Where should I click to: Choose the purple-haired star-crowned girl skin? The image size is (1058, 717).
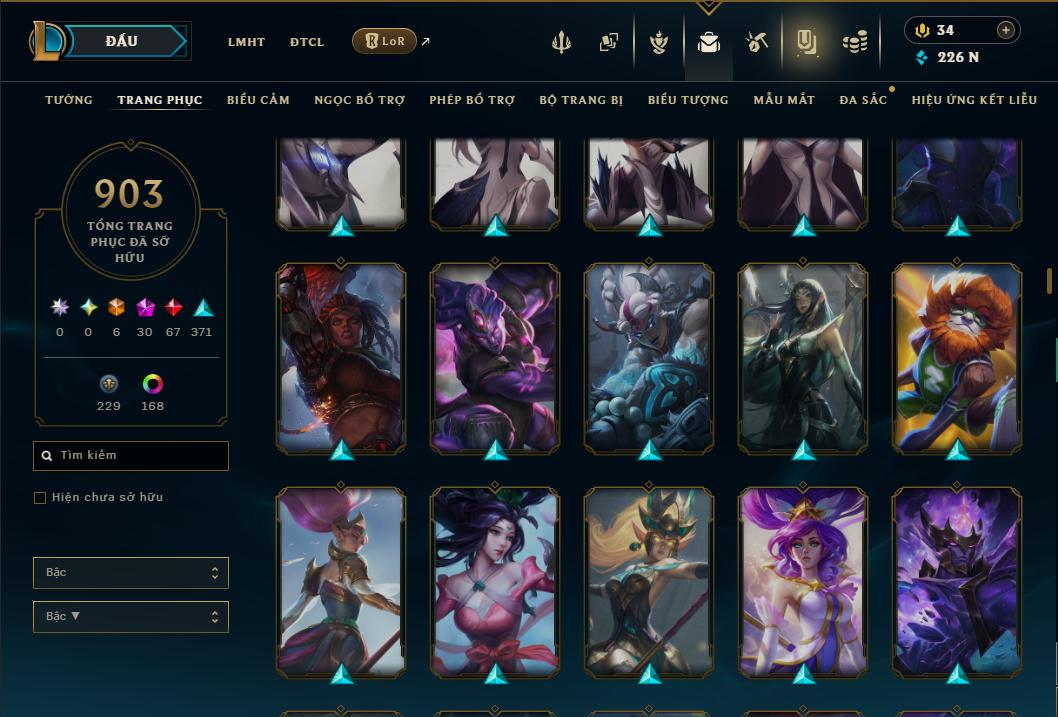pyautogui.click(x=803, y=580)
